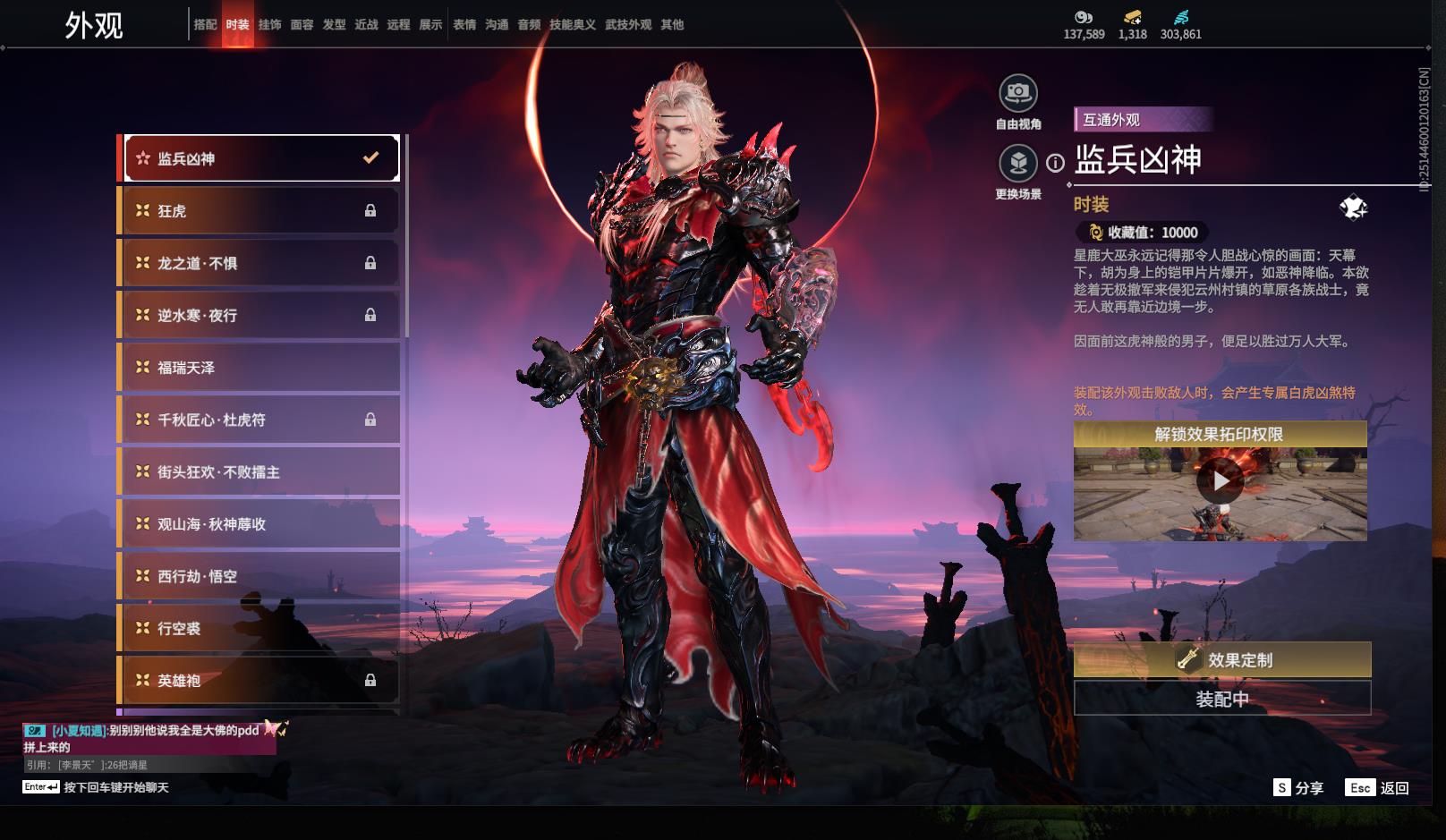
Task: Play the kill effect preview video
Action: (1221, 481)
